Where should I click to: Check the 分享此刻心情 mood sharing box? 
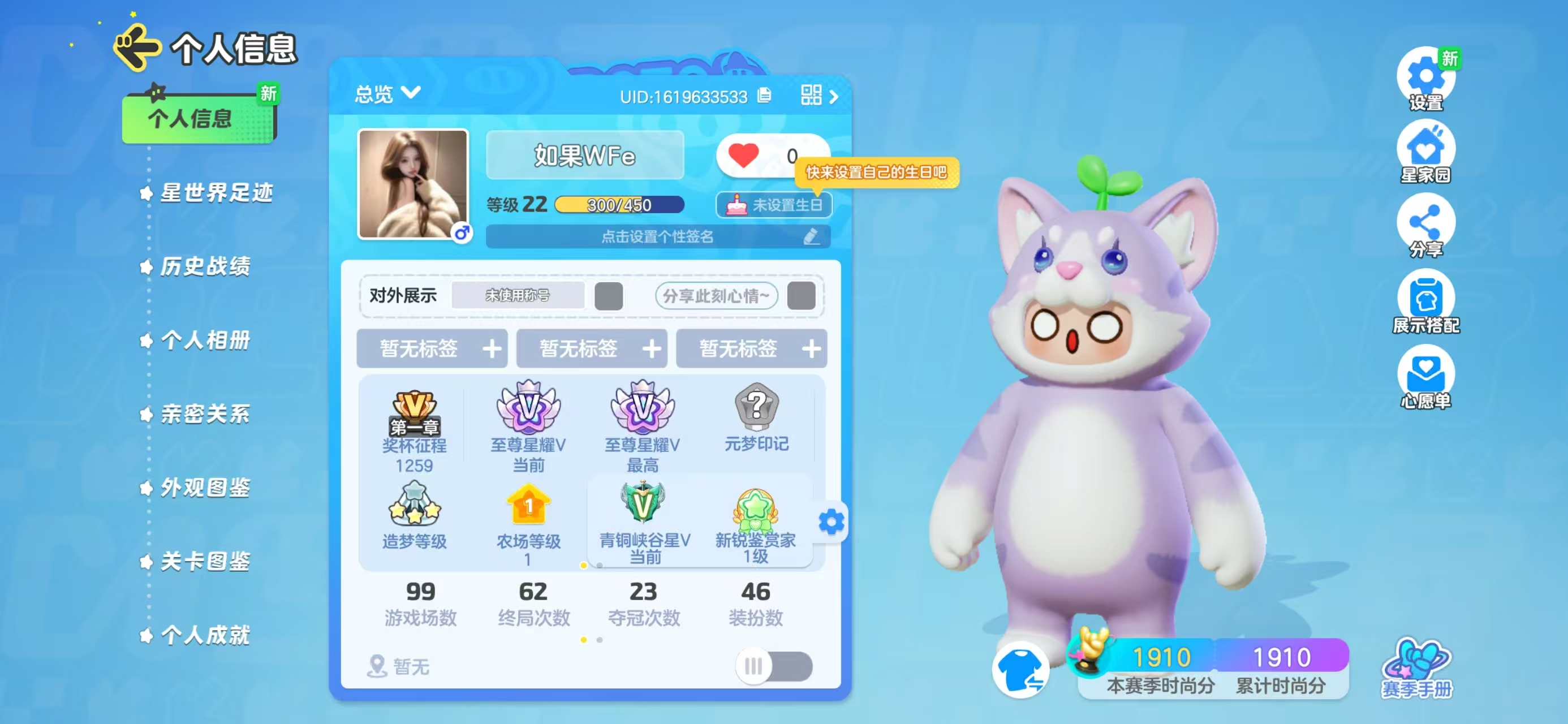(802, 296)
